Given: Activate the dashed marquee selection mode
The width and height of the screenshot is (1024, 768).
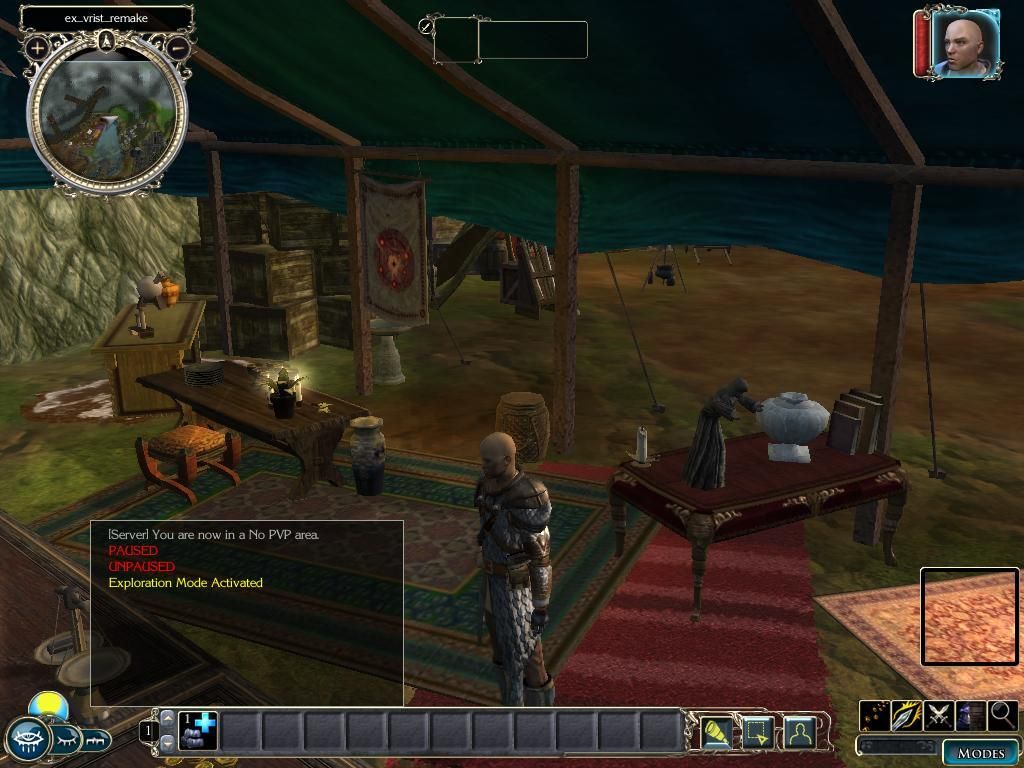Looking at the screenshot, I should (x=757, y=734).
